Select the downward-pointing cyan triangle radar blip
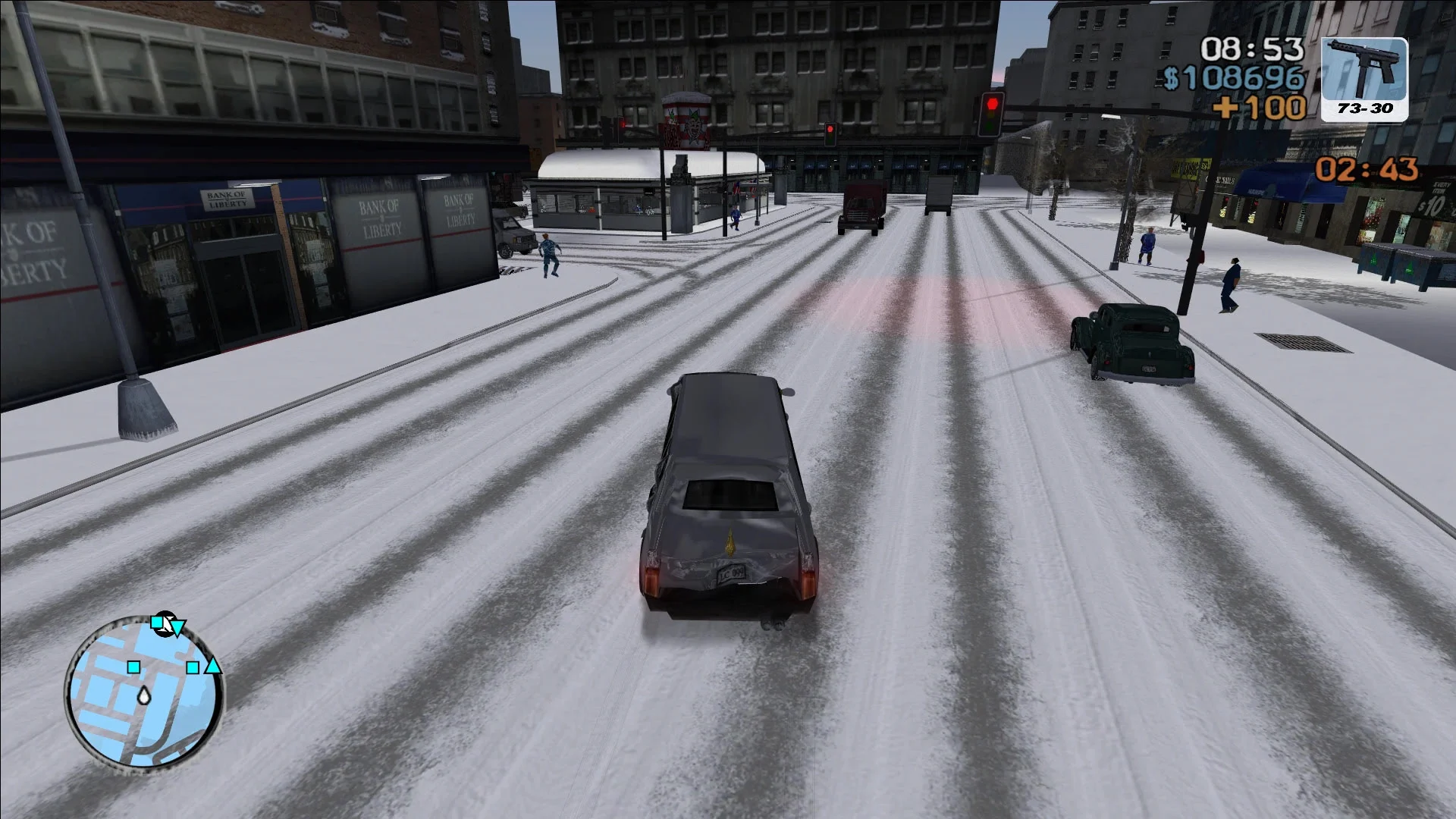Image resolution: width=1456 pixels, height=819 pixels. tap(178, 628)
